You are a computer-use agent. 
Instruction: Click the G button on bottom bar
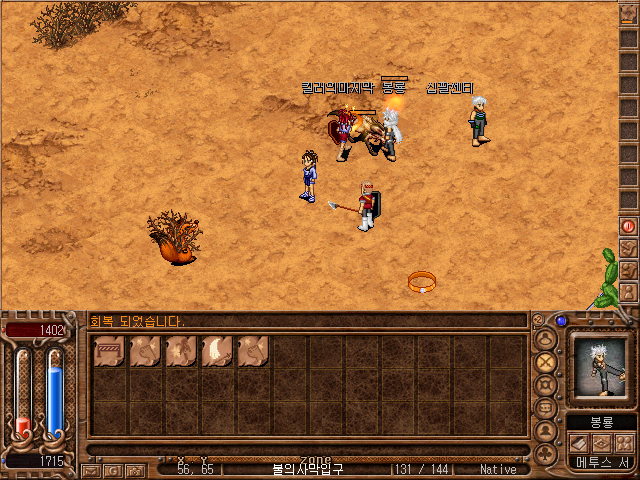coord(113,469)
